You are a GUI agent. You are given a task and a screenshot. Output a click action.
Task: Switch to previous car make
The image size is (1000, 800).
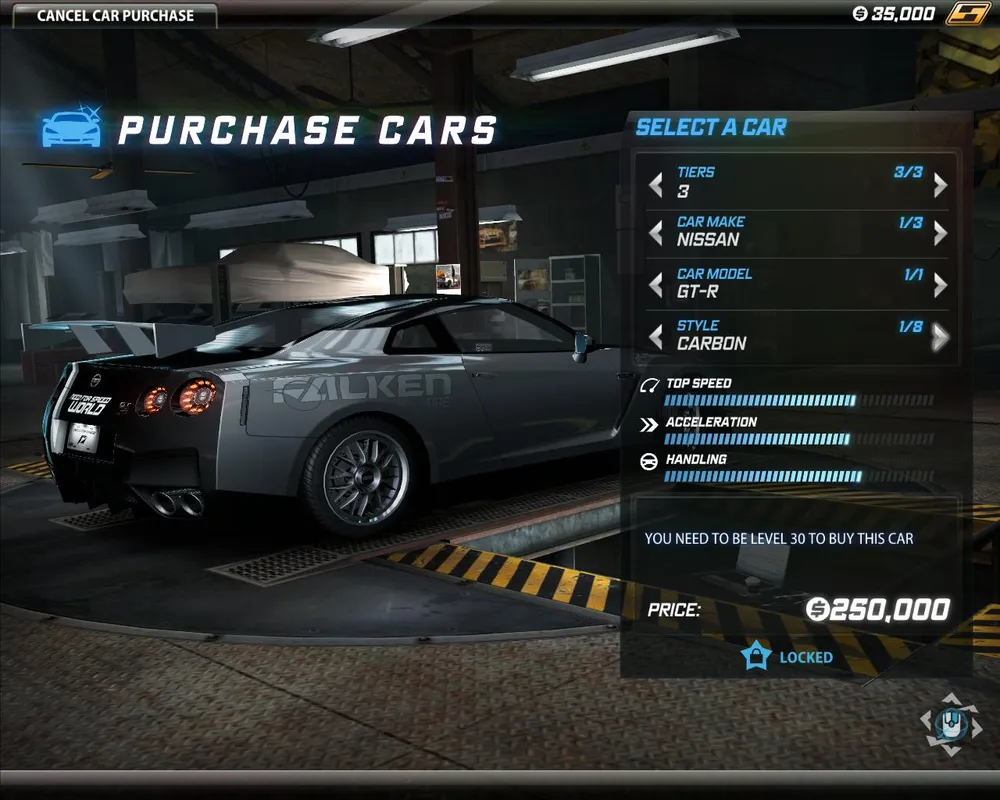click(x=656, y=233)
